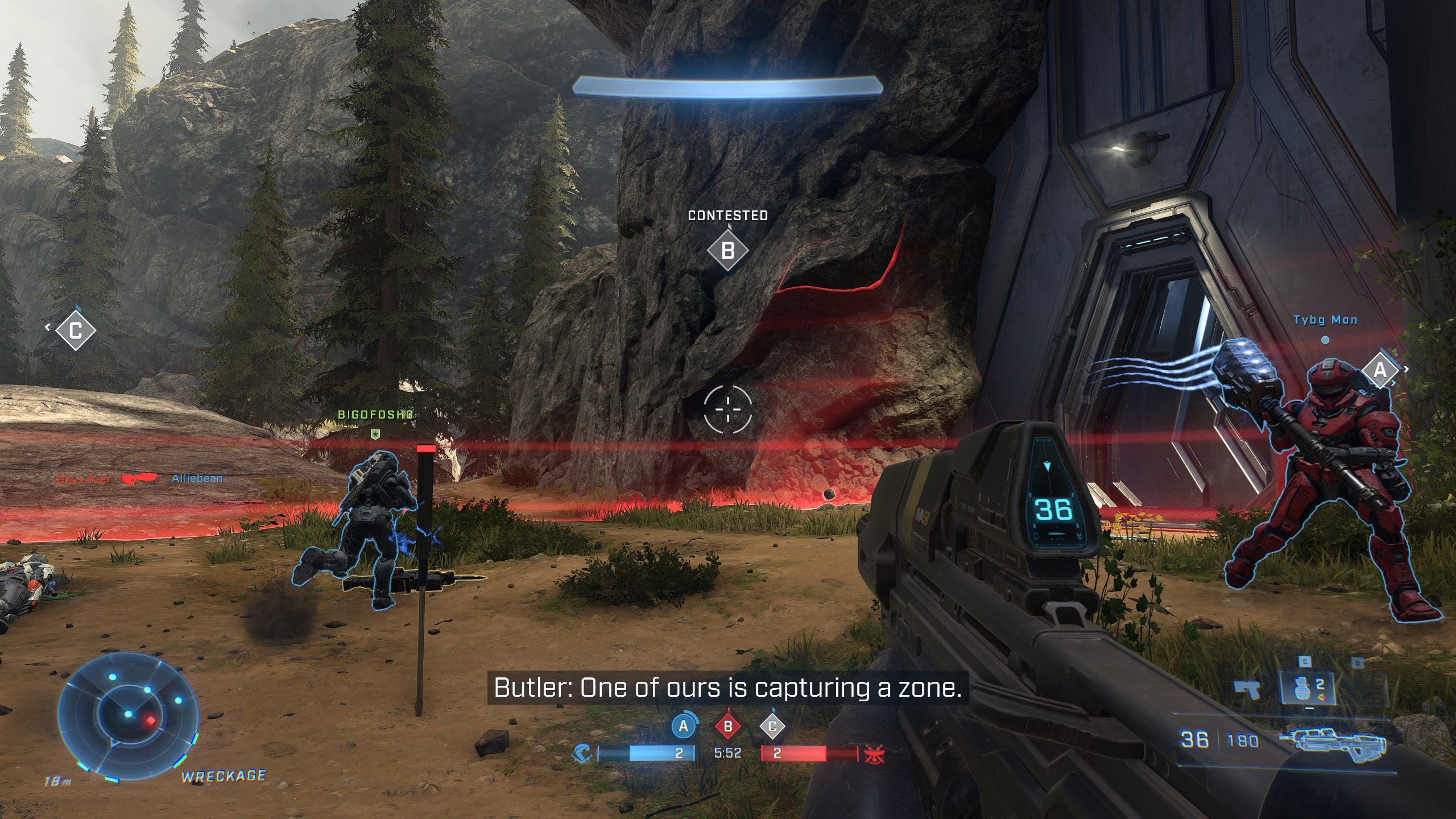
Task: Click the zone A waypoint near Tybg Mon
Action: [1380, 370]
